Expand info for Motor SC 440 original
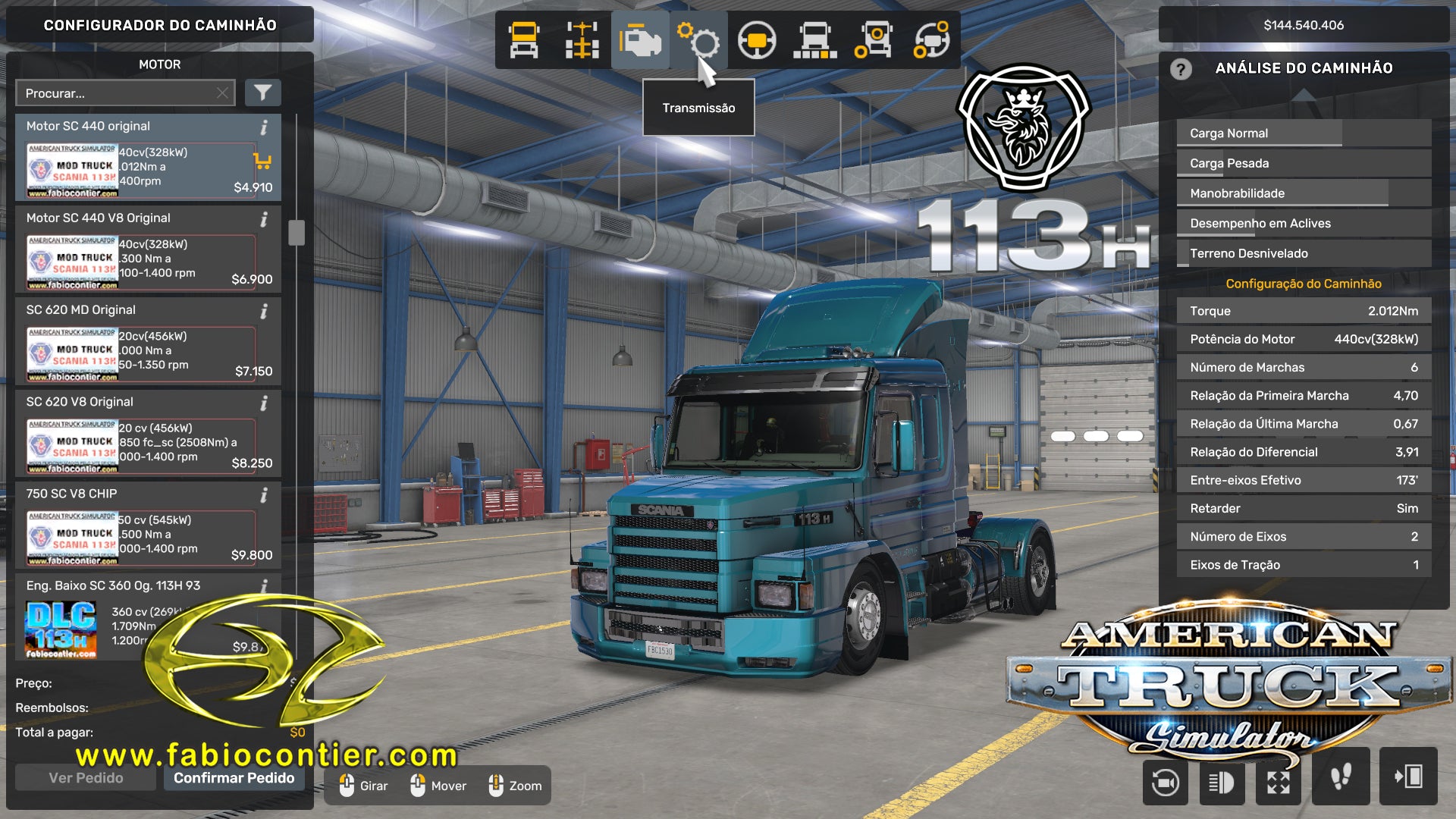1456x819 pixels. point(265,126)
